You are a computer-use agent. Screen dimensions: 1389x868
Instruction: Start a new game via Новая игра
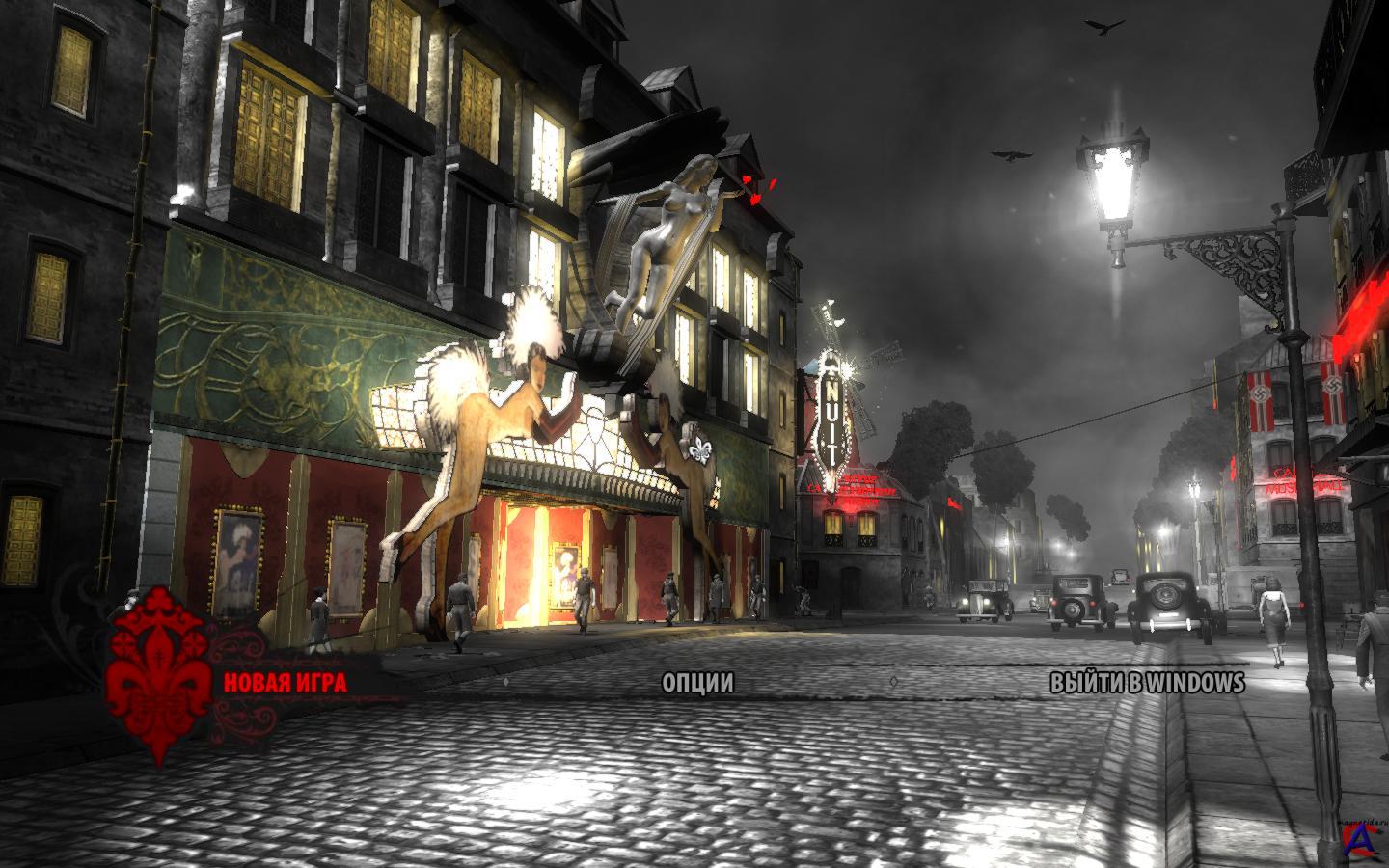(286, 683)
